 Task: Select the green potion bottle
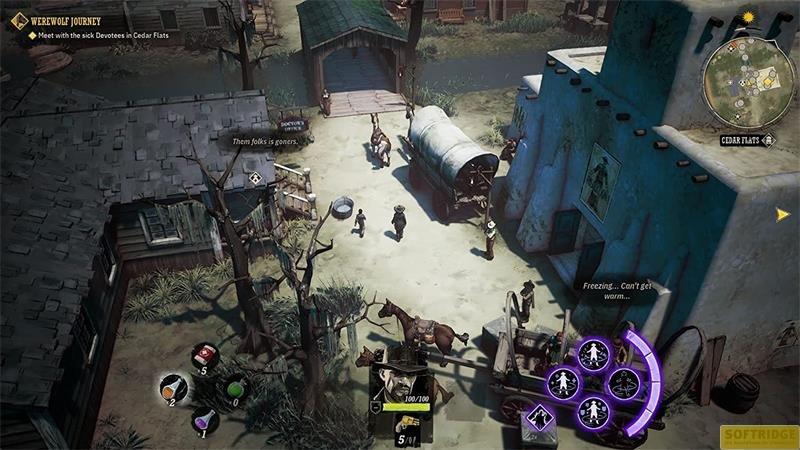point(236,386)
